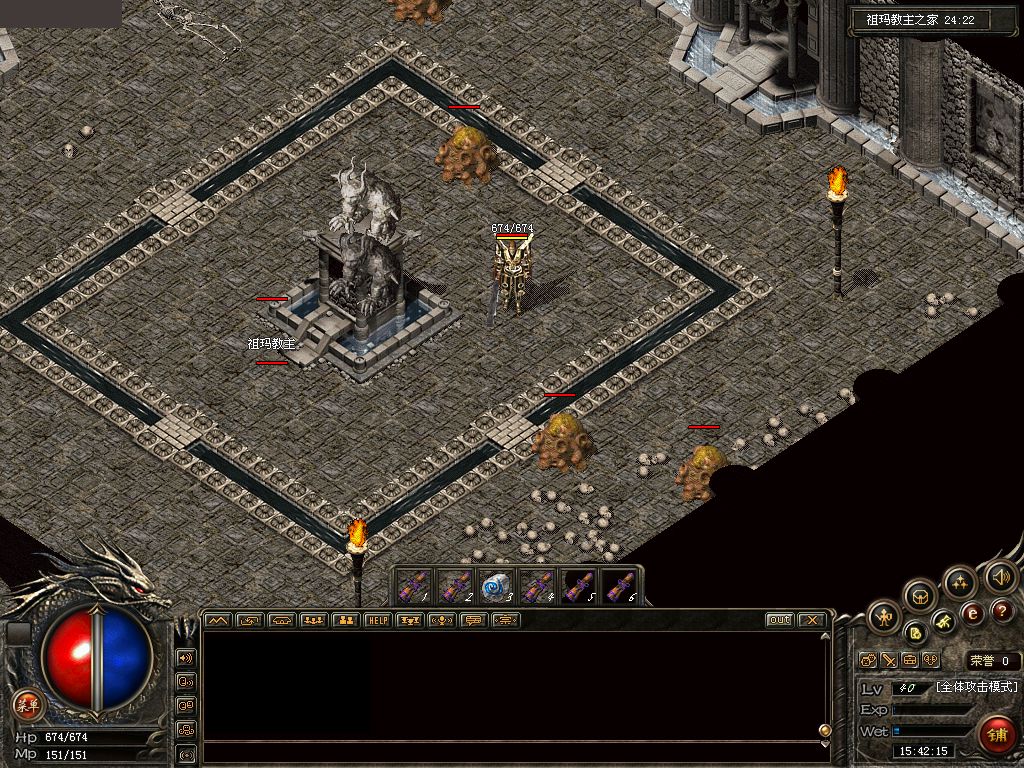Open the character equipment panel
This screenshot has width=1024, height=768.
885,617
